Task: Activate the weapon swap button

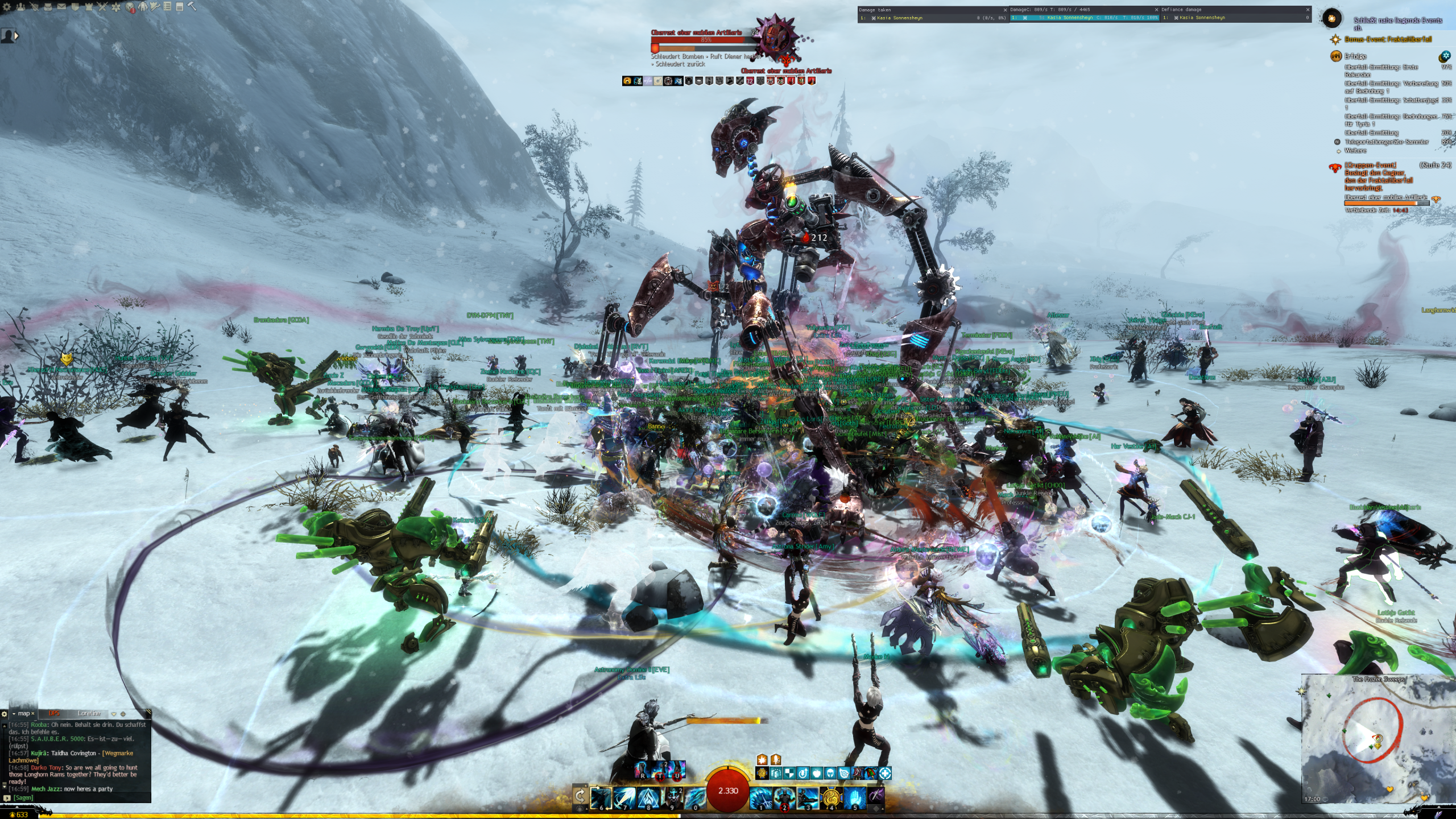Action: [x=580, y=795]
